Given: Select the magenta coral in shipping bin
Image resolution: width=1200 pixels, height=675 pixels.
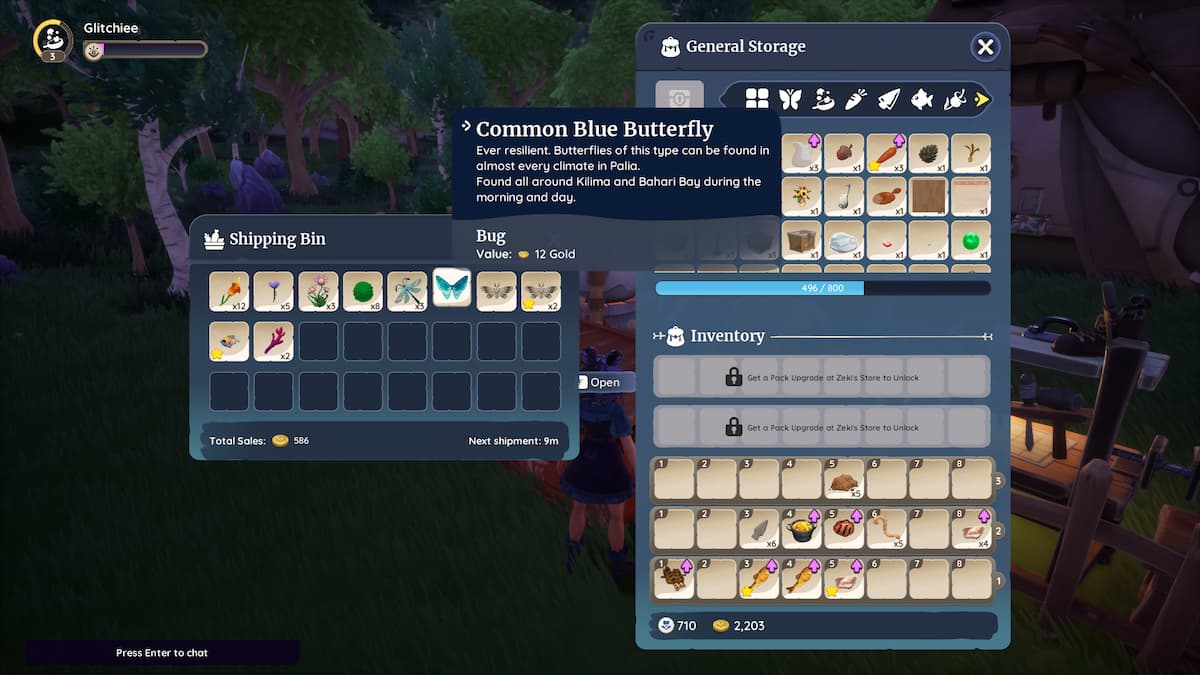Looking at the screenshot, I should pos(273,341).
